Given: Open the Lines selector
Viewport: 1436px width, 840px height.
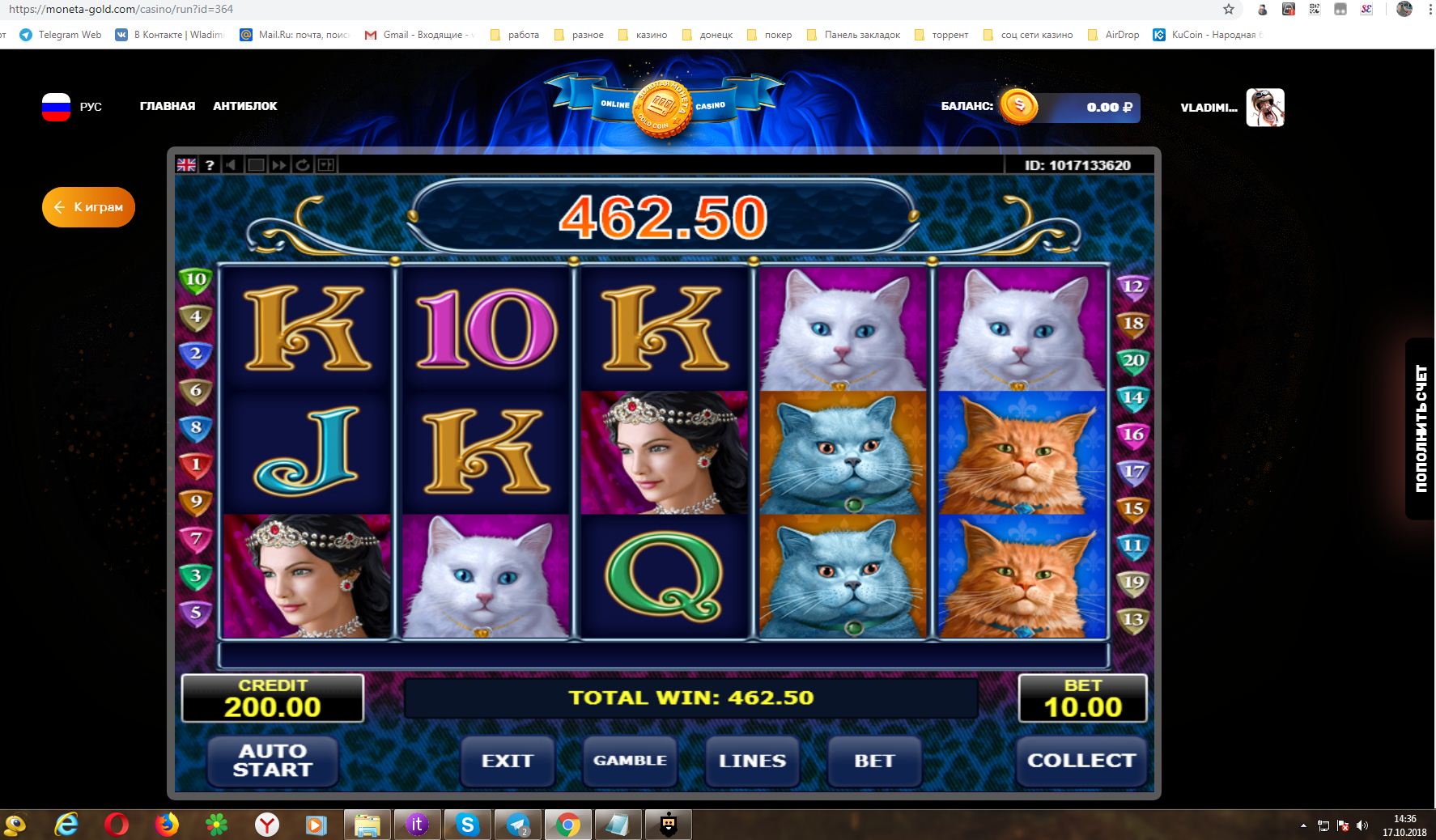Looking at the screenshot, I should pyautogui.click(x=752, y=761).
